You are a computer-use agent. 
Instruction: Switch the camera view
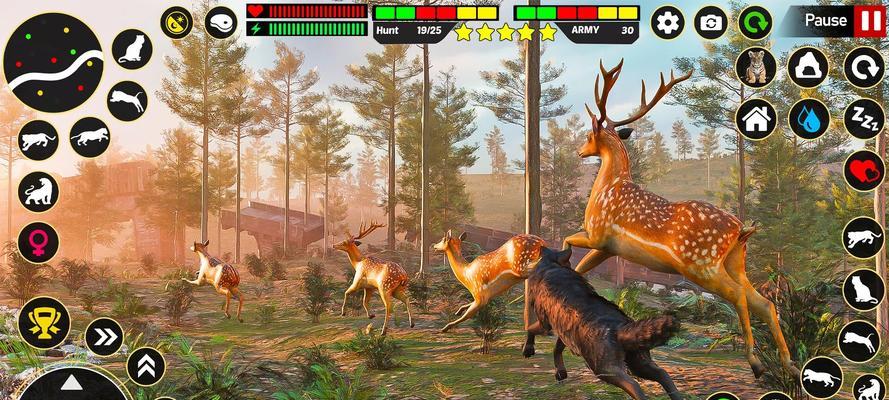(711, 21)
